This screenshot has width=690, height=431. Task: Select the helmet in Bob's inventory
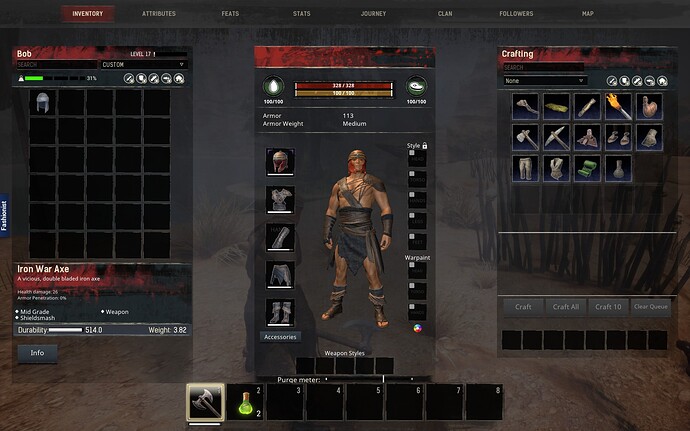click(42, 103)
